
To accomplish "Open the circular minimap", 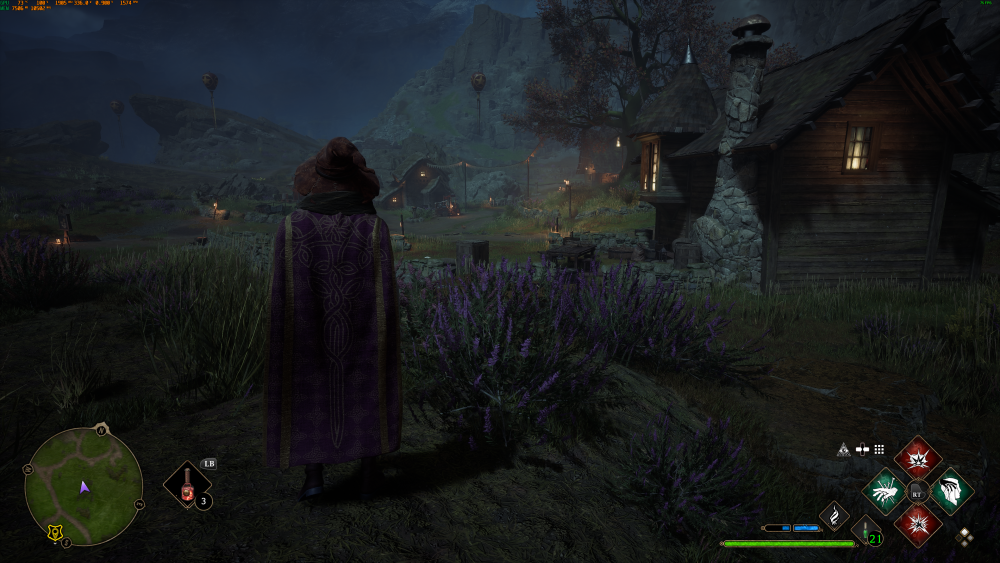I will coord(83,487).
